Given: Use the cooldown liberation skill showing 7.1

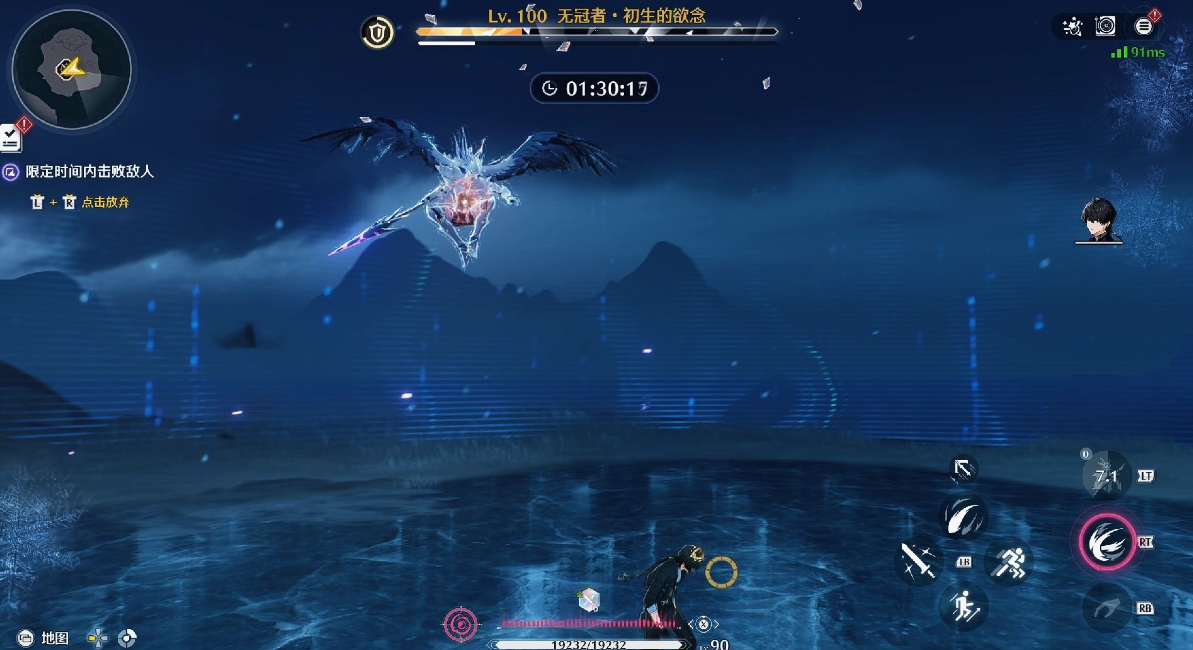Looking at the screenshot, I should [1106, 476].
